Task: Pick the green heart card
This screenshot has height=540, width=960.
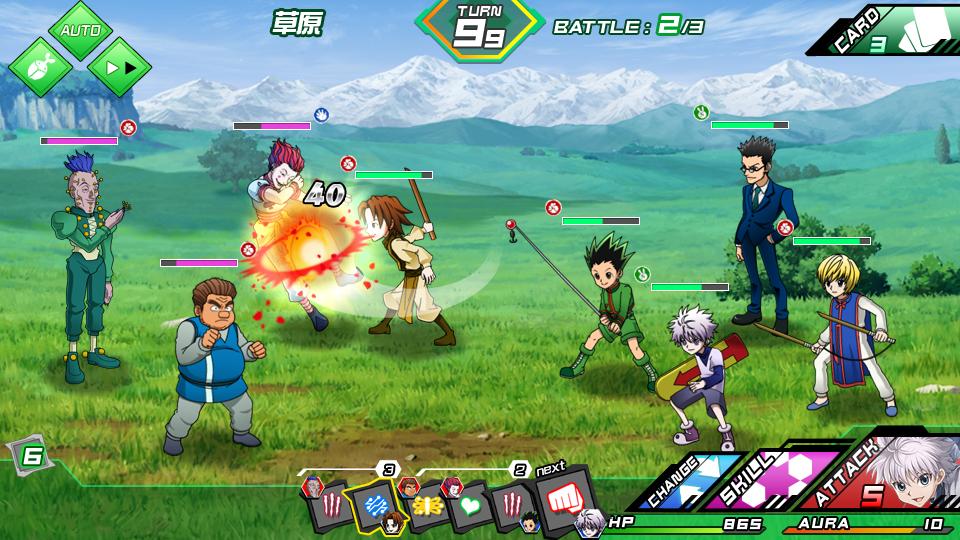Action: [x=470, y=505]
